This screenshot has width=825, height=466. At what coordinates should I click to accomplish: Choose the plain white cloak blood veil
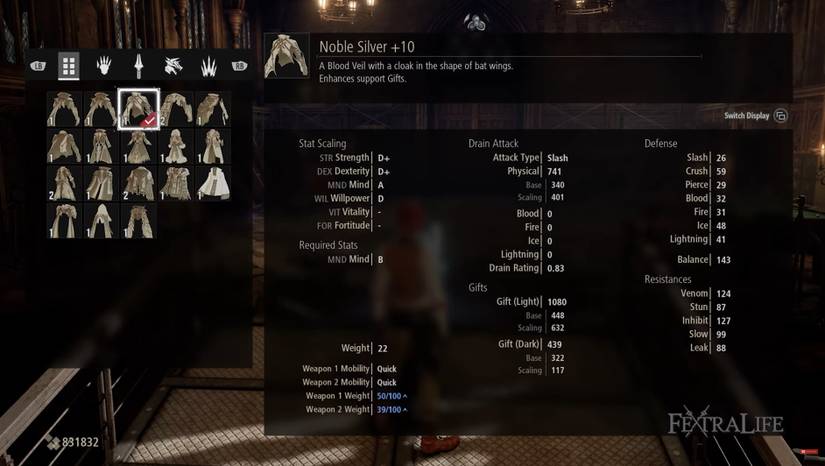pyautogui.click(x=214, y=183)
